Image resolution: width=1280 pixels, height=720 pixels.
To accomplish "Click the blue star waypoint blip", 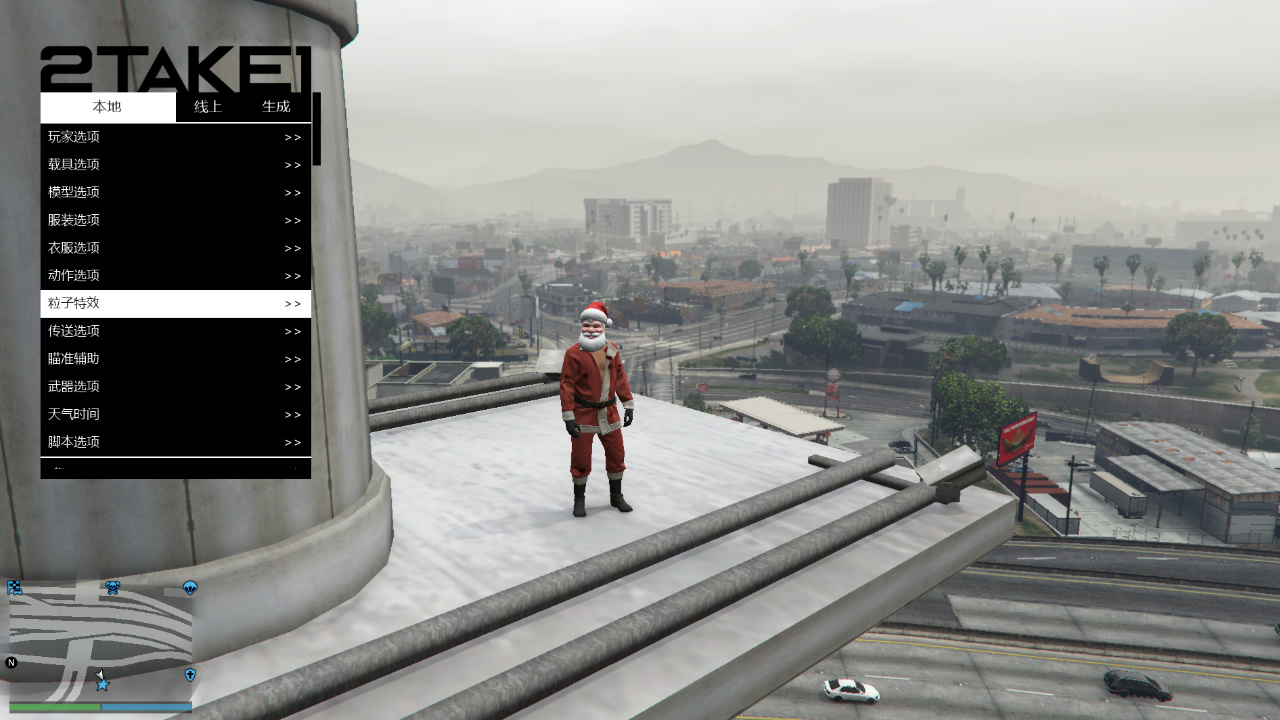I will [102, 685].
